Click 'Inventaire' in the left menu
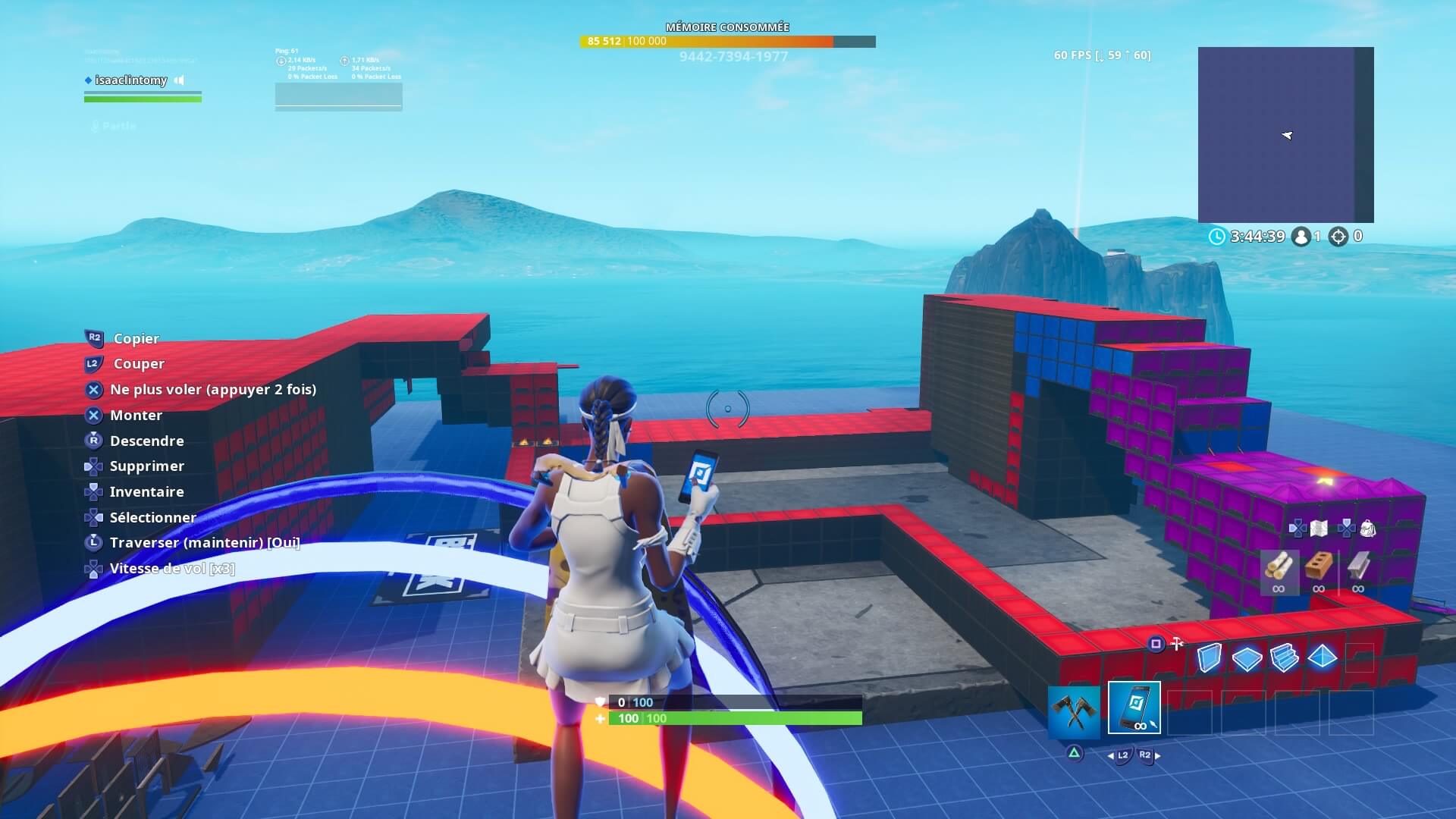The width and height of the screenshot is (1456, 819). pos(146,491)
